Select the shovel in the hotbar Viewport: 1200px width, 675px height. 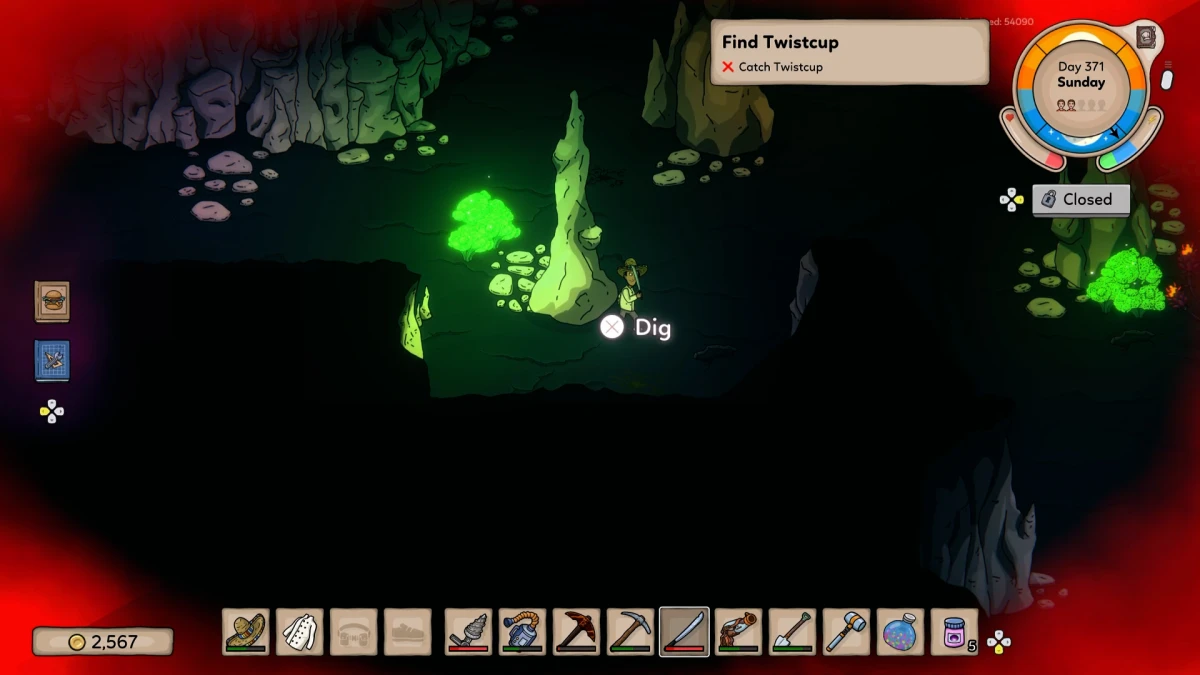pos(793,632)
